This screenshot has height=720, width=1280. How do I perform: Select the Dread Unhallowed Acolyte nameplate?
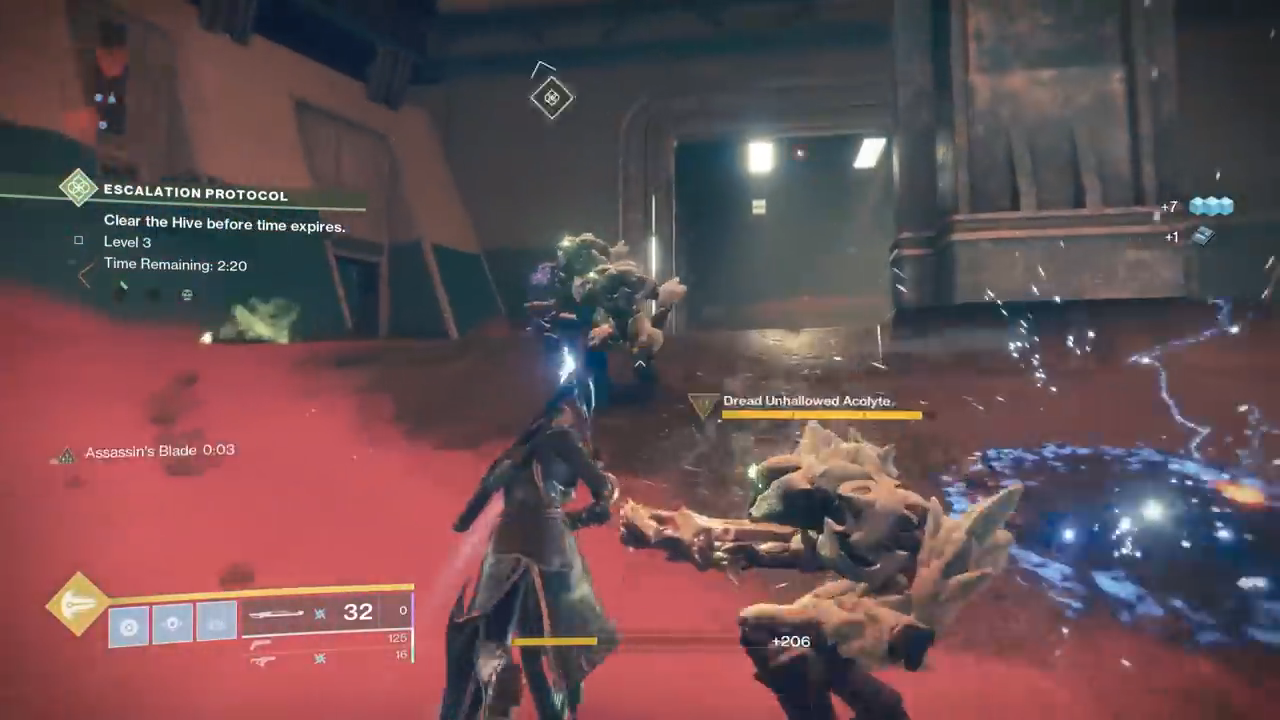[x=807, y=401]
